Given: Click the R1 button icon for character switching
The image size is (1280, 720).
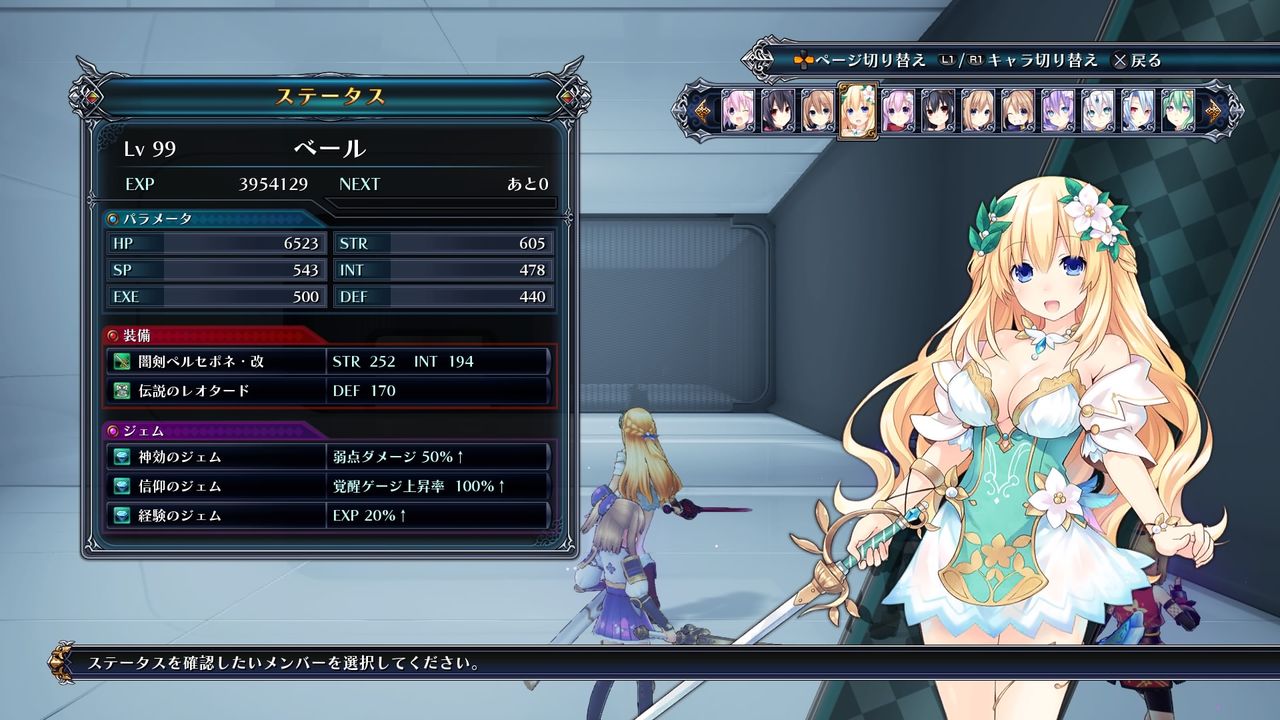Looking at the screenshot, I should (977, 59).
